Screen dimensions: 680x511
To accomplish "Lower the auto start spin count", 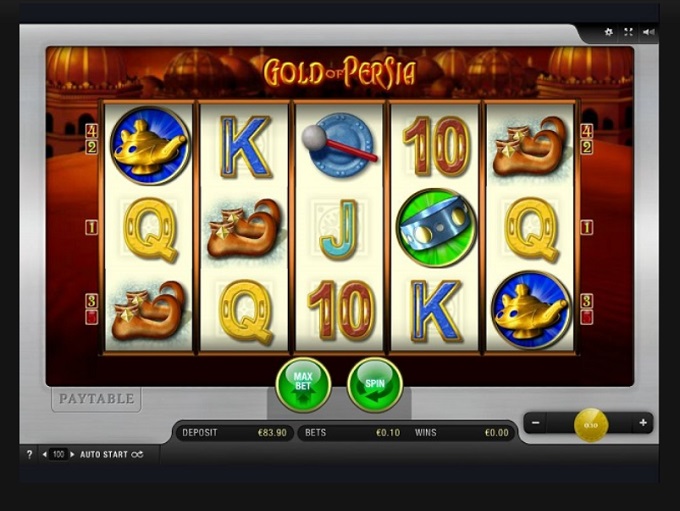I will 45,454.
